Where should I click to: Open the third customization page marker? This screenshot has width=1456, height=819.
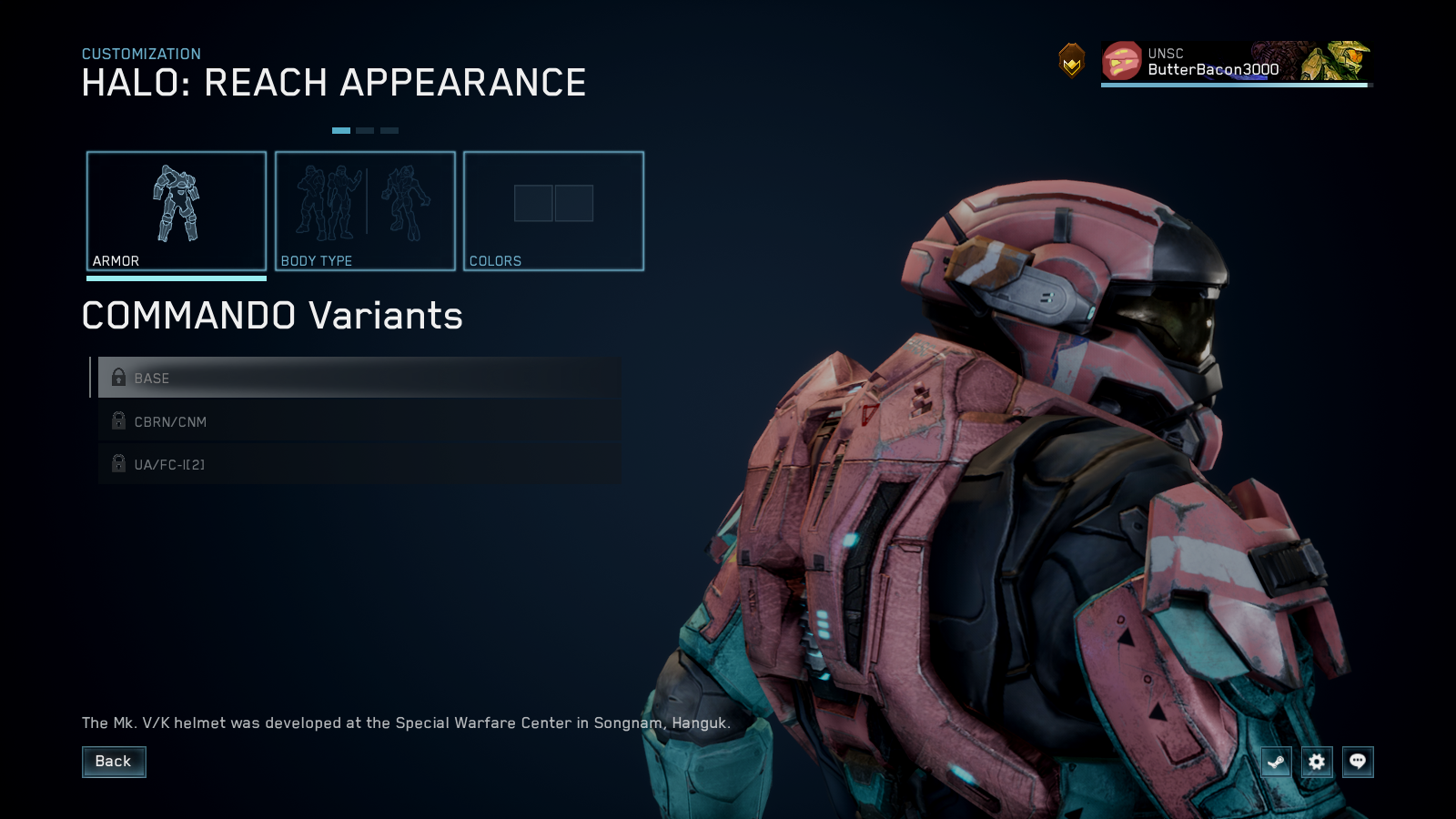(390, 130)
